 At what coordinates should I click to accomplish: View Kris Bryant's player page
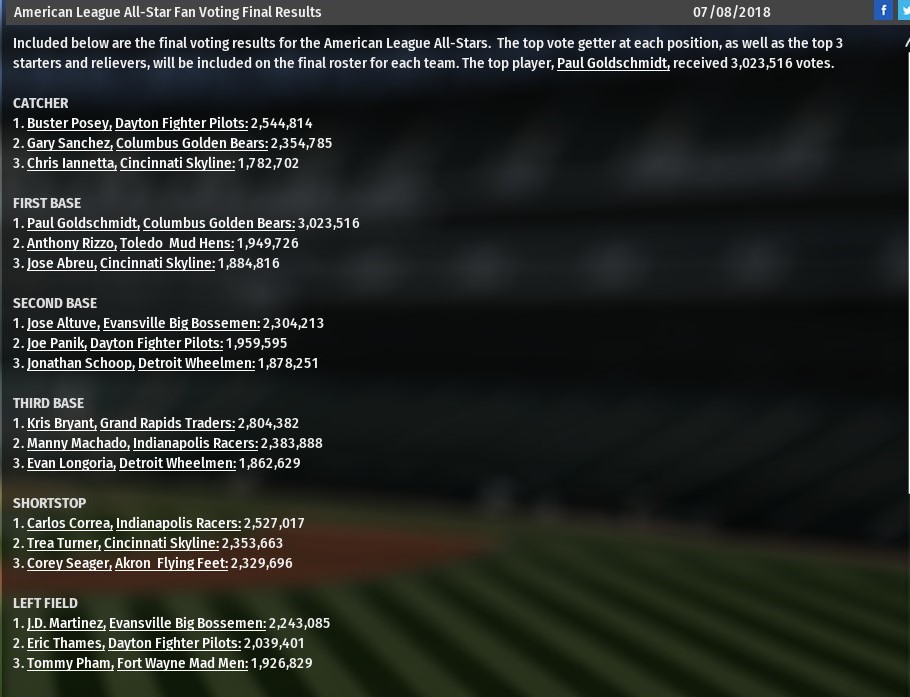[61, 423]
